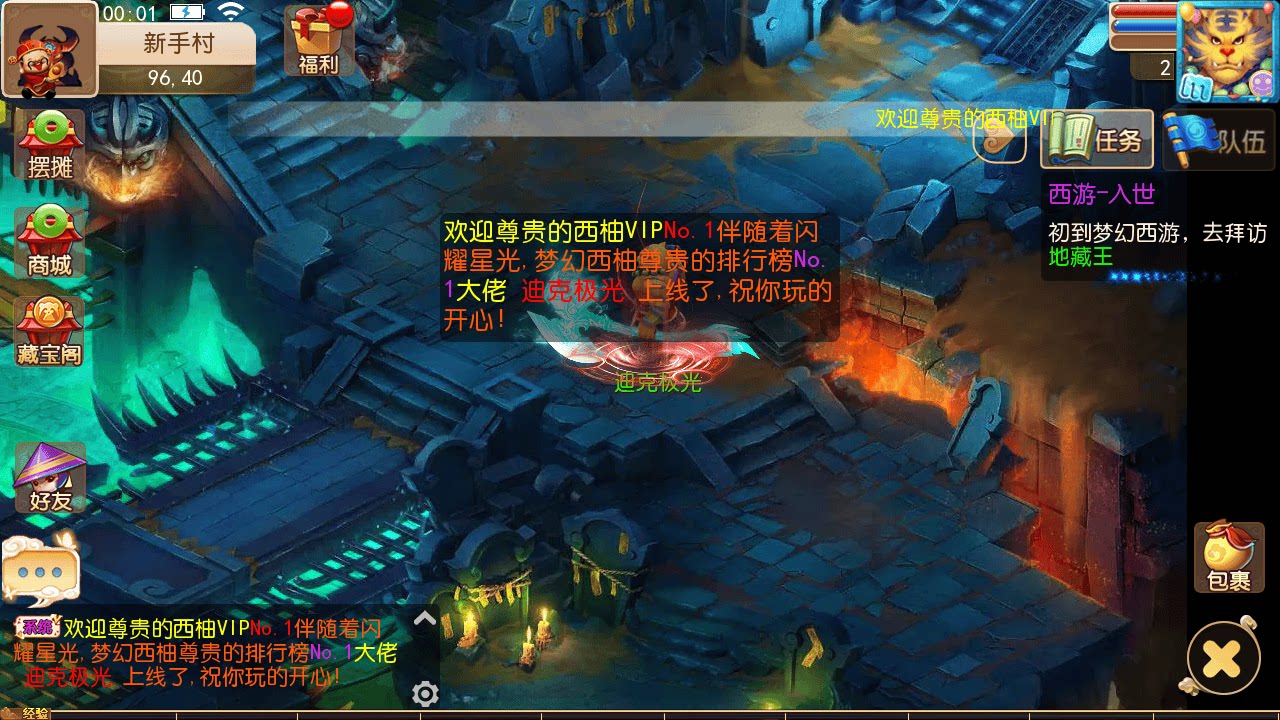Open the 摆摊 (stall) panel
Image resolution: width=1280 pixels, height=720 pixels.
click(x=48, y=146)
